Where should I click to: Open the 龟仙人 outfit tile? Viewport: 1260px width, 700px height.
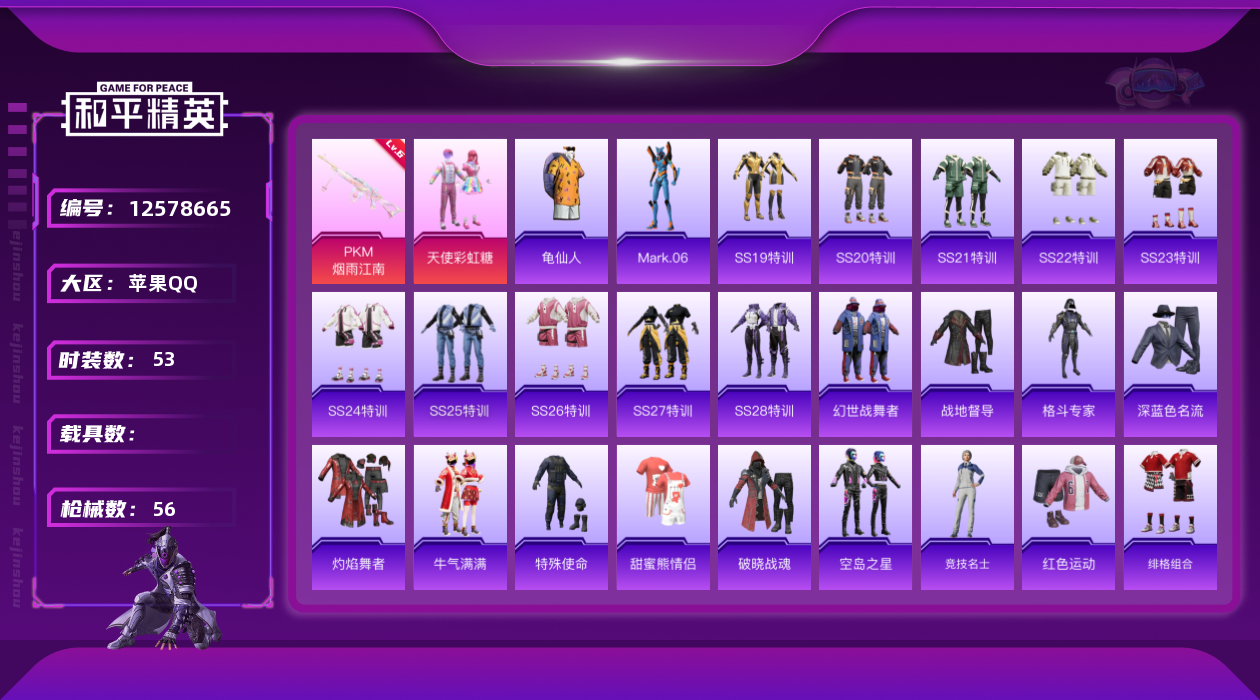click(x=561, y=210)
